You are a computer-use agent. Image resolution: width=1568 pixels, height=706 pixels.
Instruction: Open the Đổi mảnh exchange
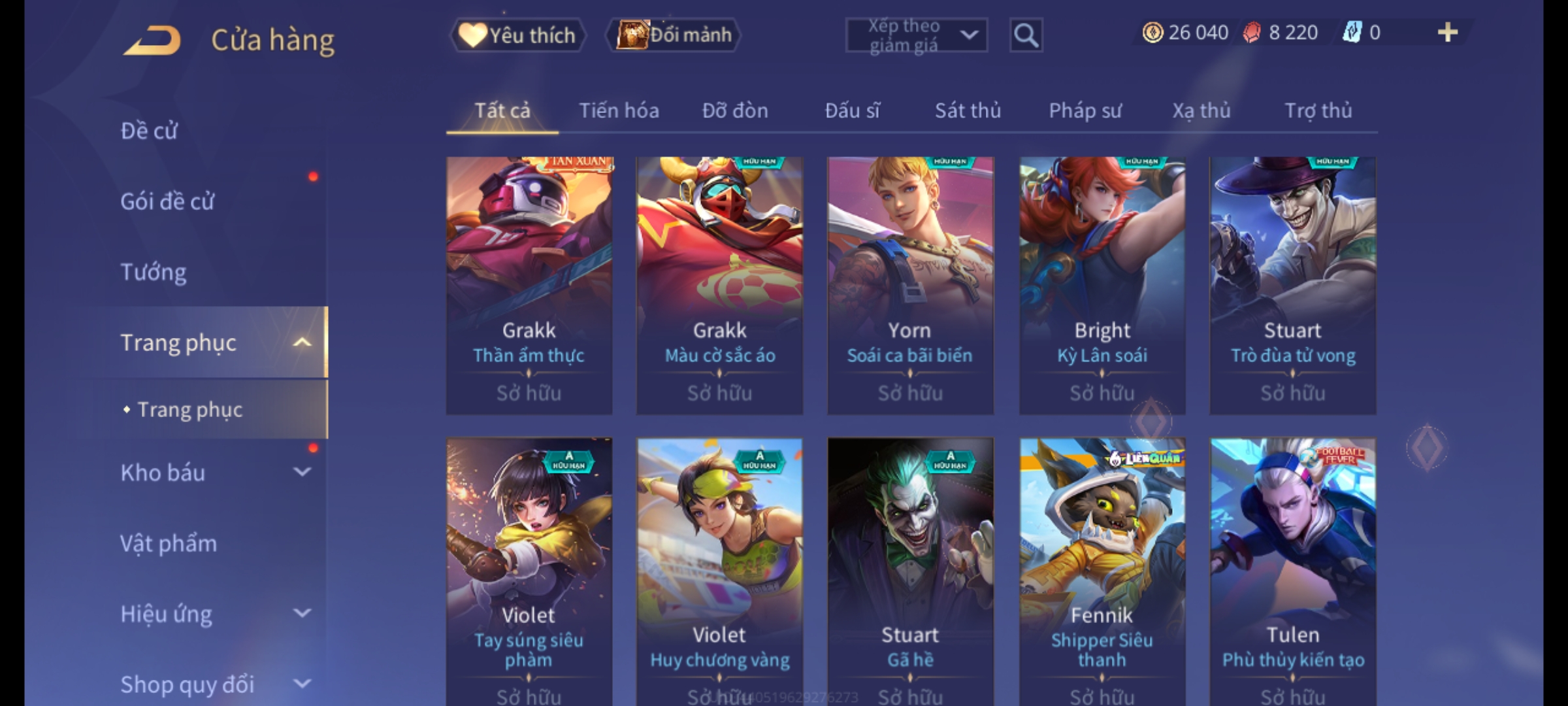pos(674,35)
